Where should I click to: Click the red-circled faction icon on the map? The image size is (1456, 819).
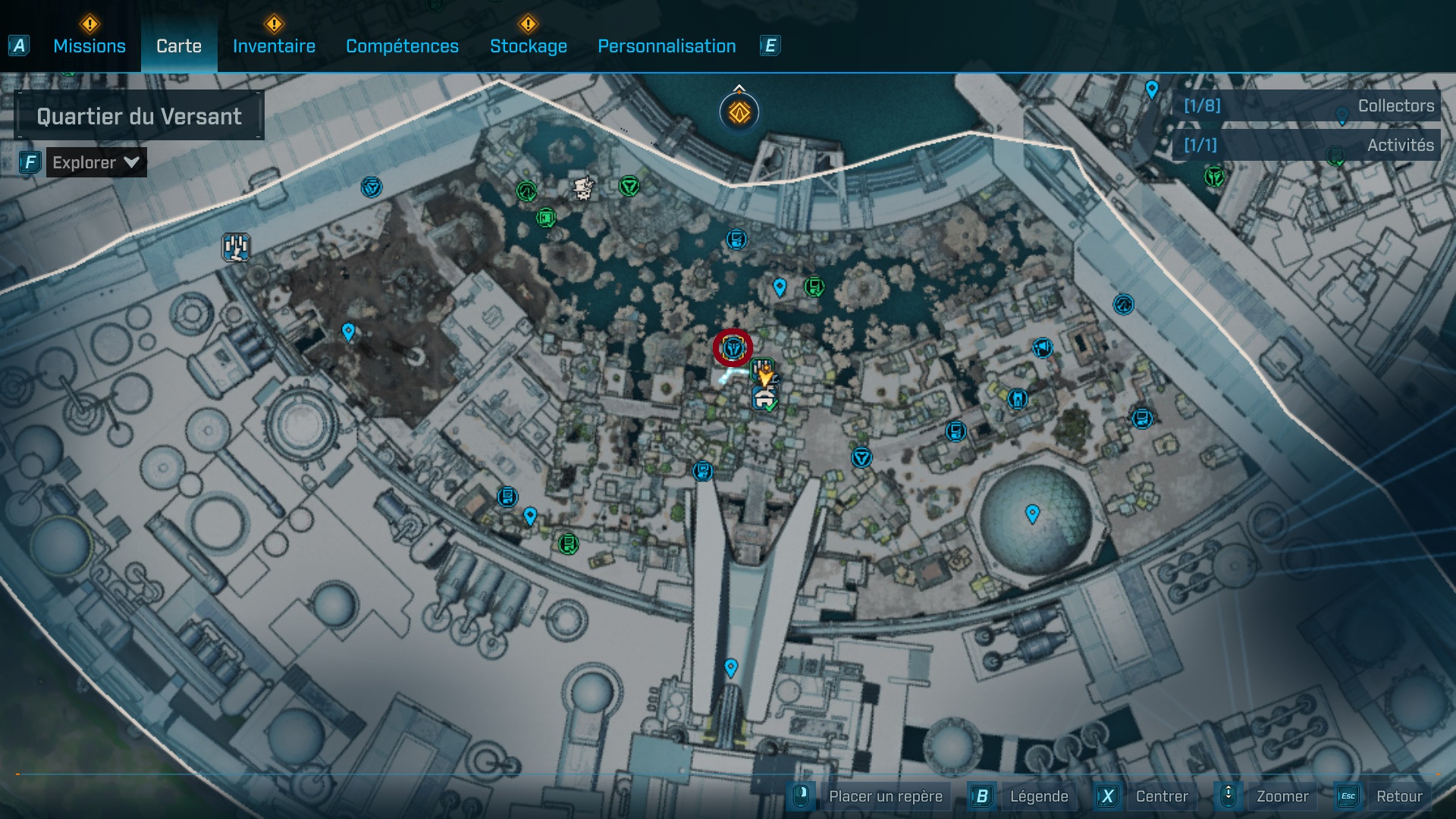733,347
